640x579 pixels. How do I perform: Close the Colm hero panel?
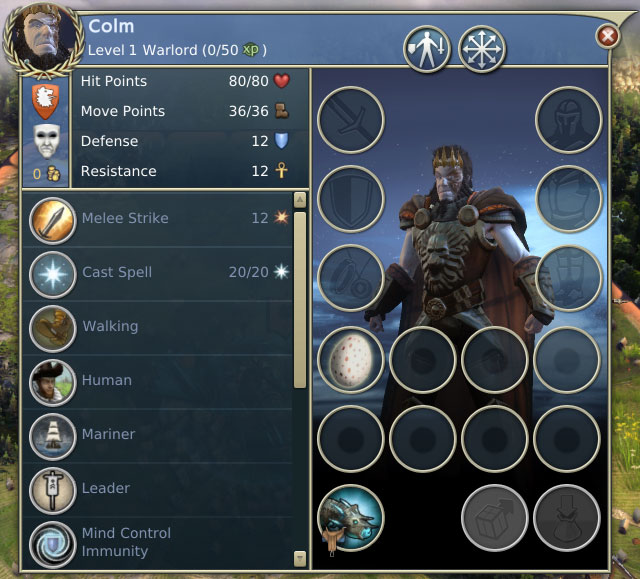point(607,37)
